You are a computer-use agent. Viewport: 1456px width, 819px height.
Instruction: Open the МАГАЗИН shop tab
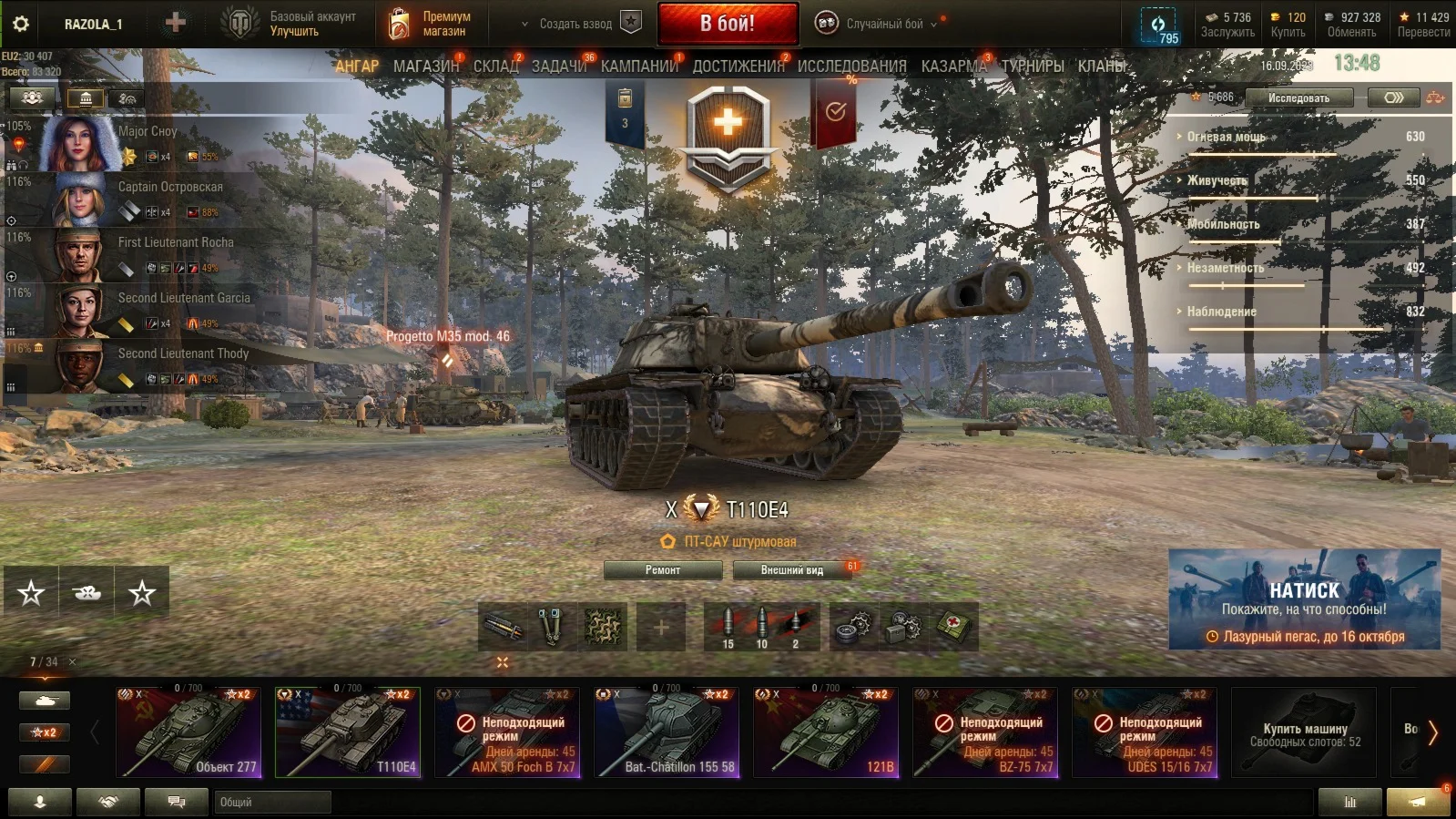coord(426,66)
